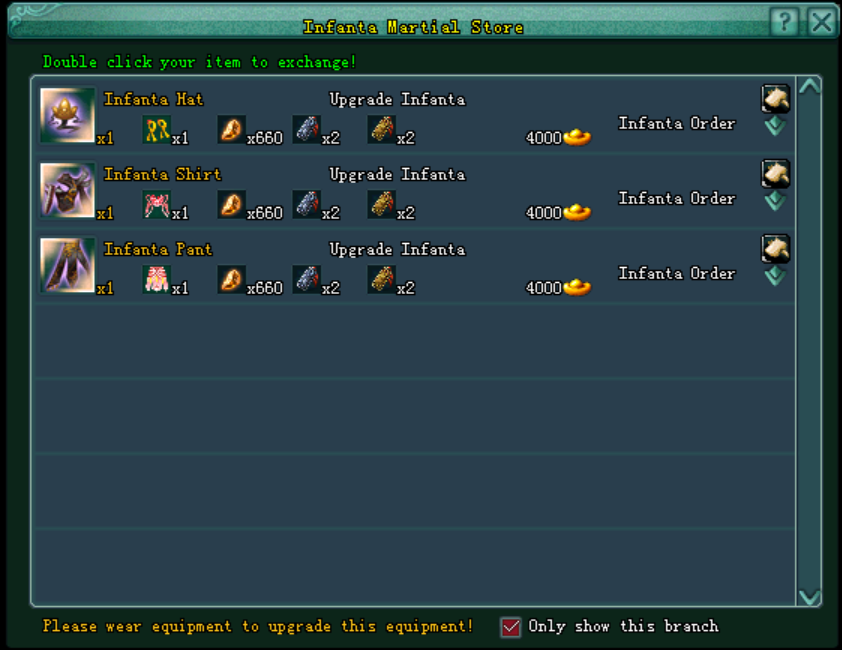Click the scrollbar's up arrow
The image size is (842, 650).
[x=809, y=87]
